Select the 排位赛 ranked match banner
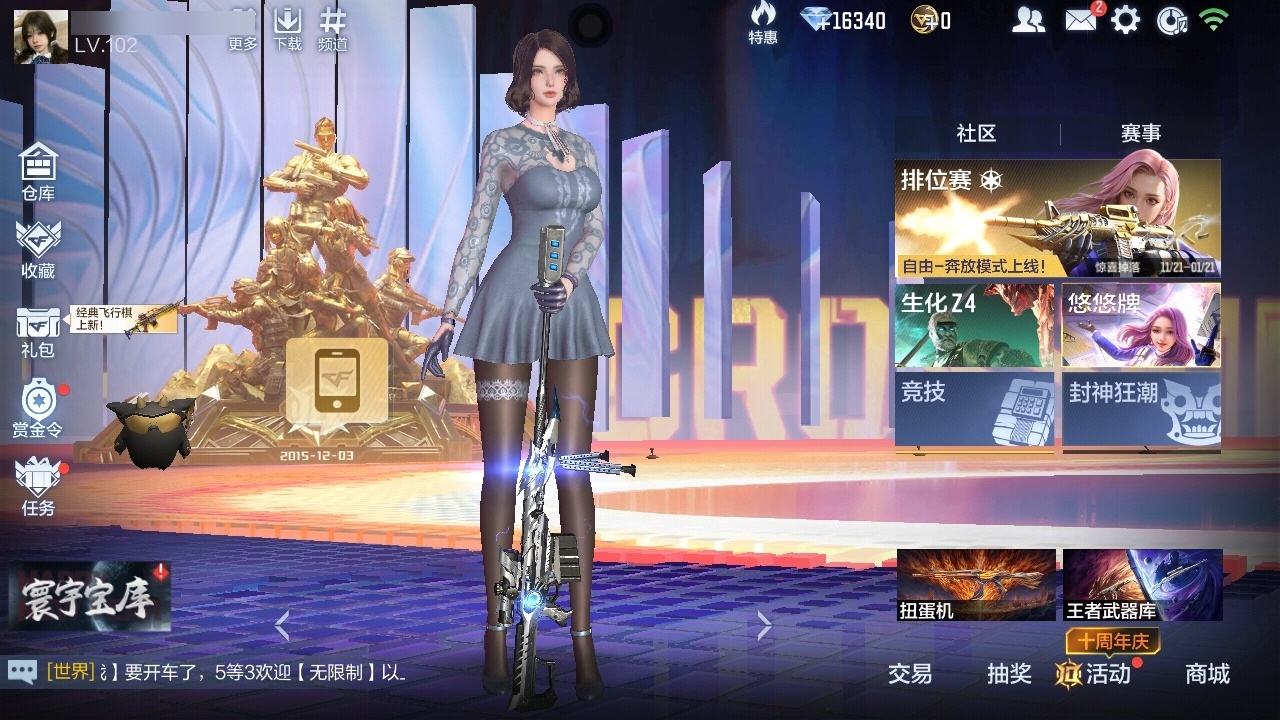This screenshot has width=1280, height=720. pyautogui.click(x=1057, y=218)
